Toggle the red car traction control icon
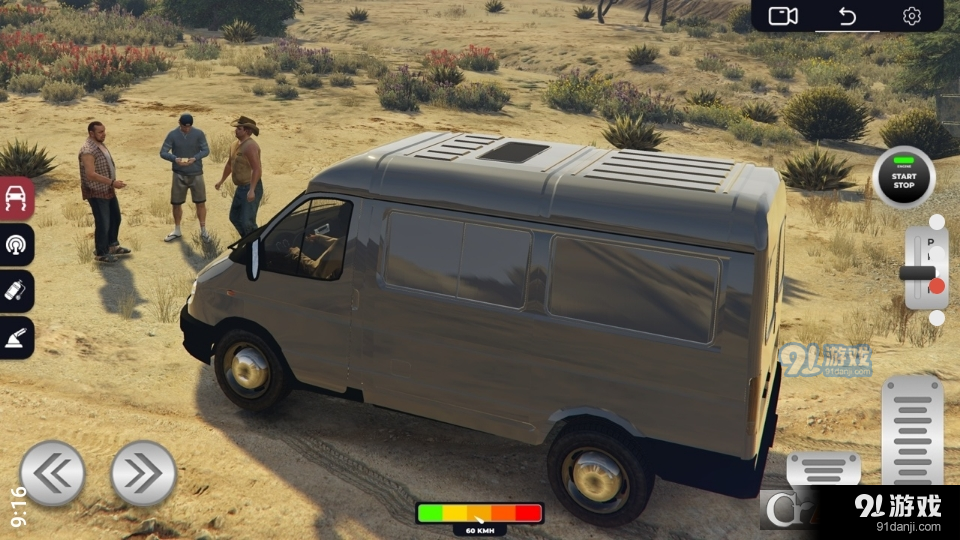The image size is (960, 540). (17, 198)
